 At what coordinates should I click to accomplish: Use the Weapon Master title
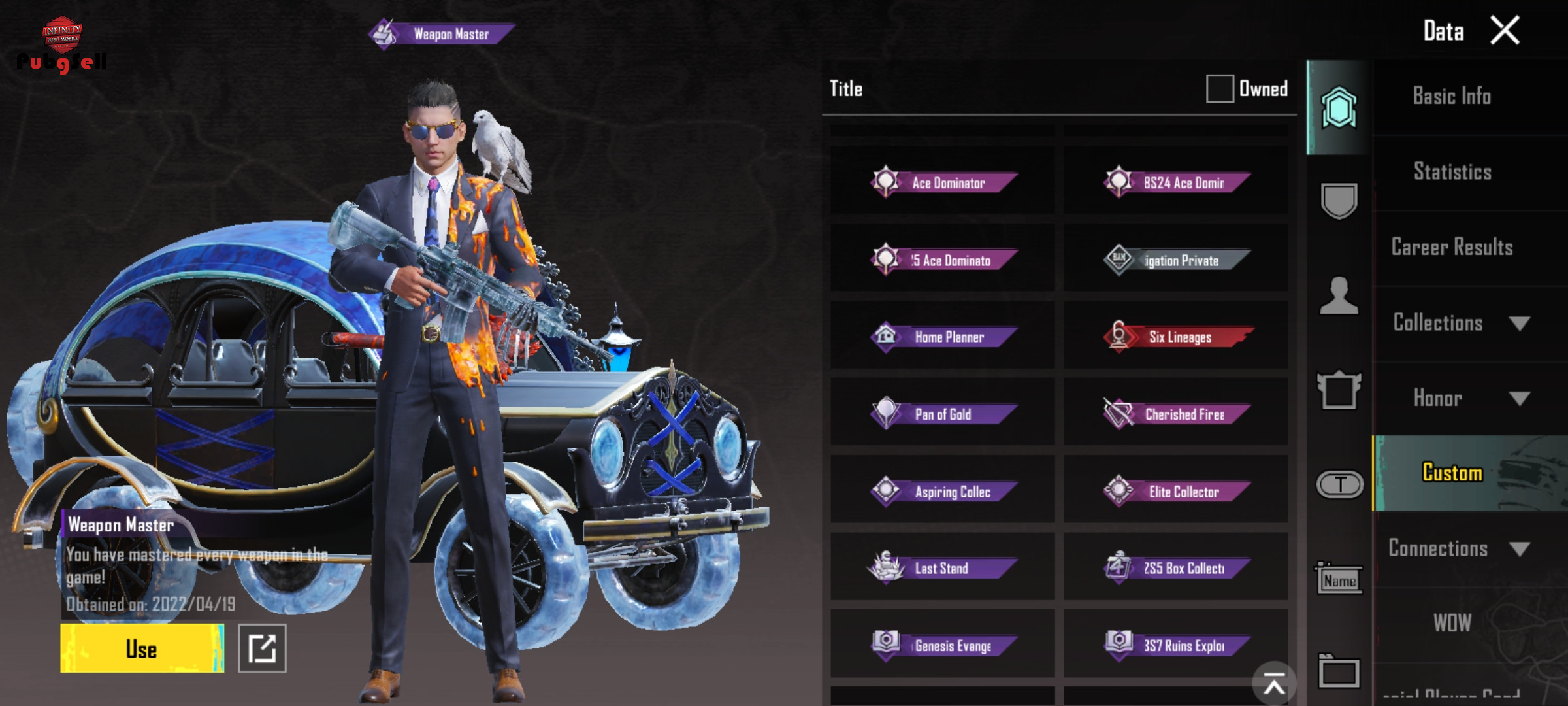[x=142, y=648]
